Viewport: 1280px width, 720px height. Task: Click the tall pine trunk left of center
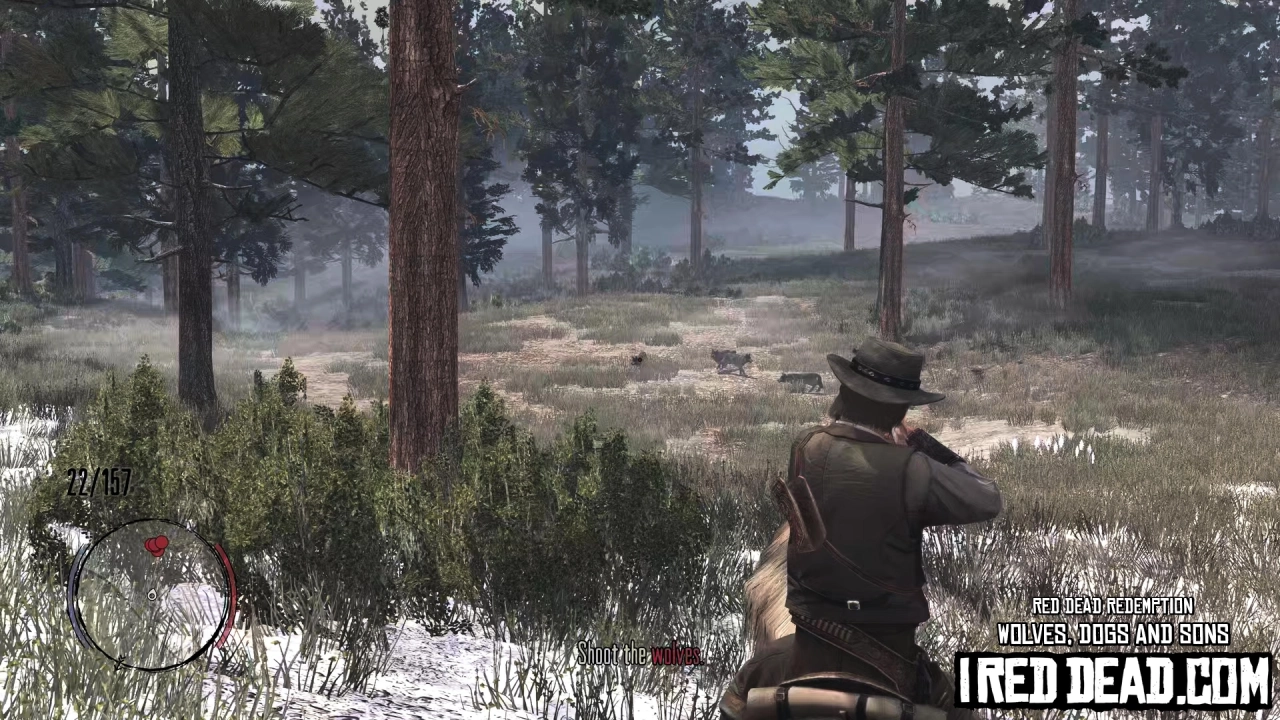(425, 250)
